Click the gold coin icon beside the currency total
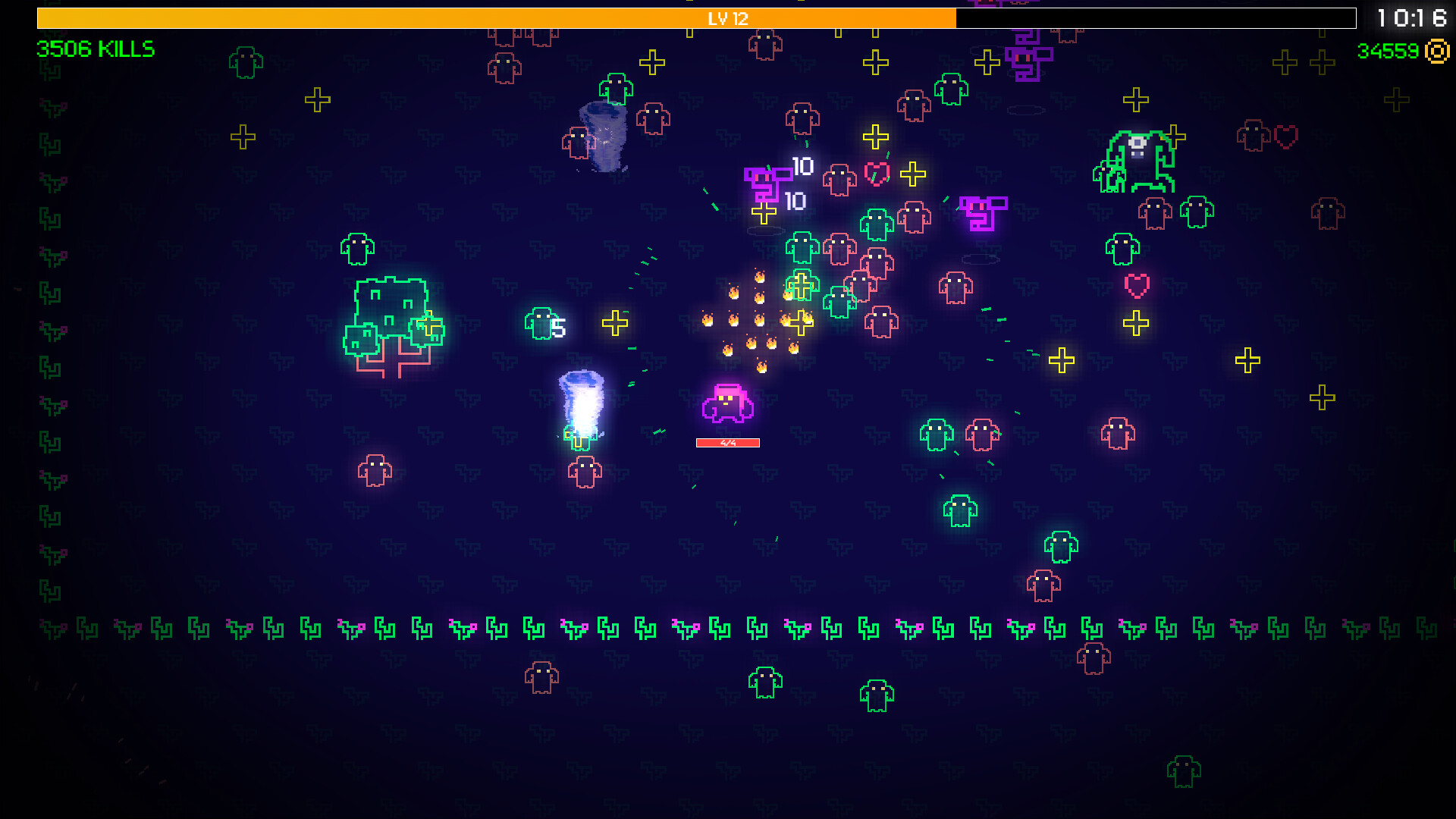 tap(1436, 52)
